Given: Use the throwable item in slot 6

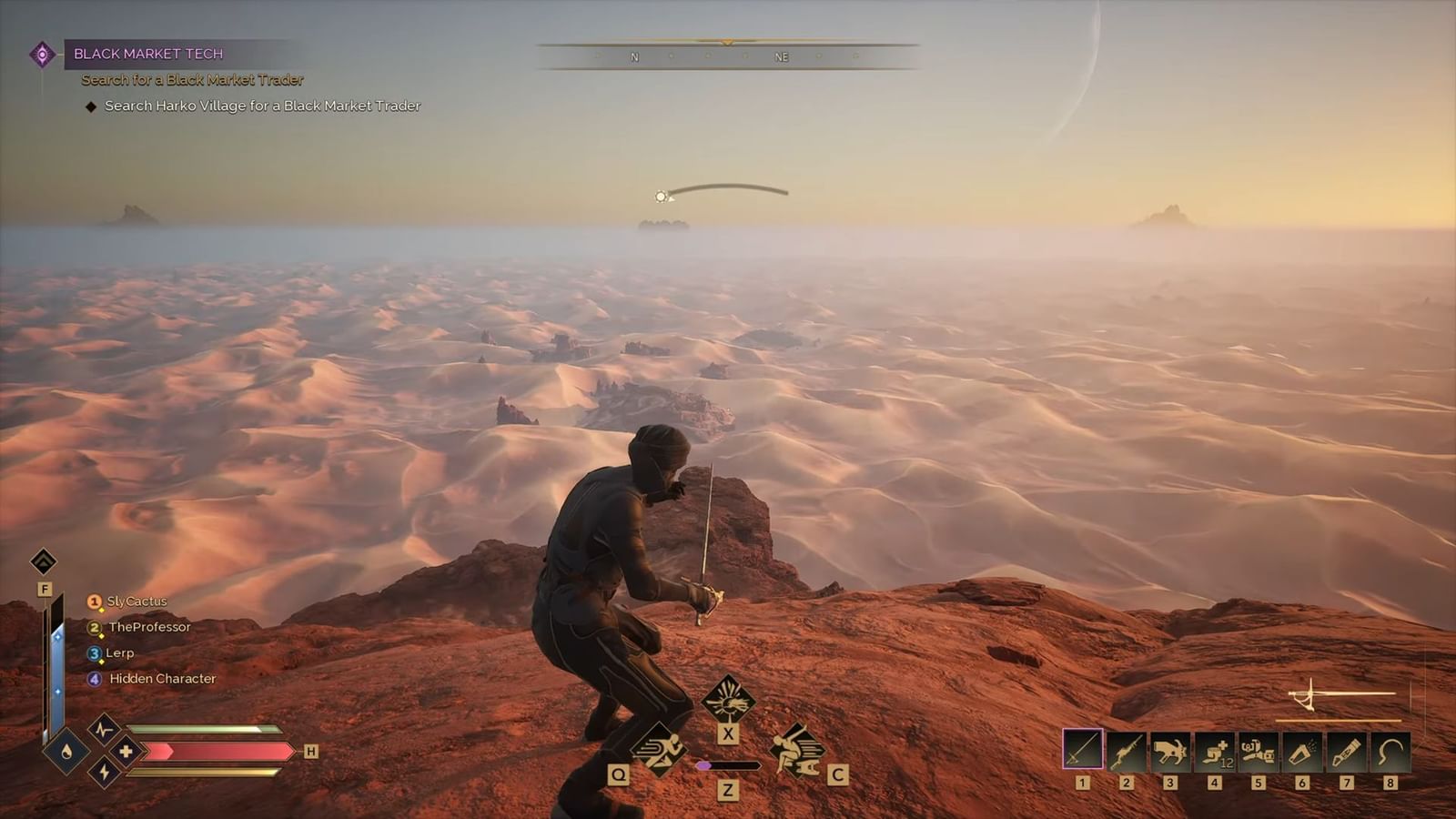Looking at the screenshot, I should pos(1304,748).
